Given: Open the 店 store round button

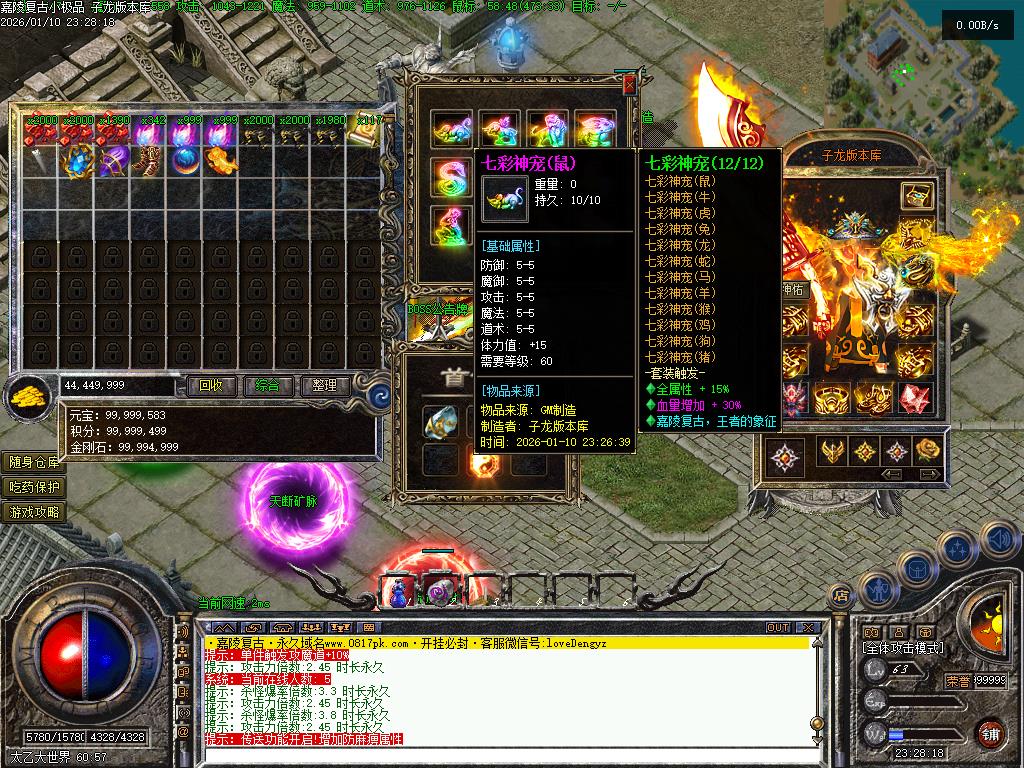Looking at the screenshot, I should (x=841, y=595).
